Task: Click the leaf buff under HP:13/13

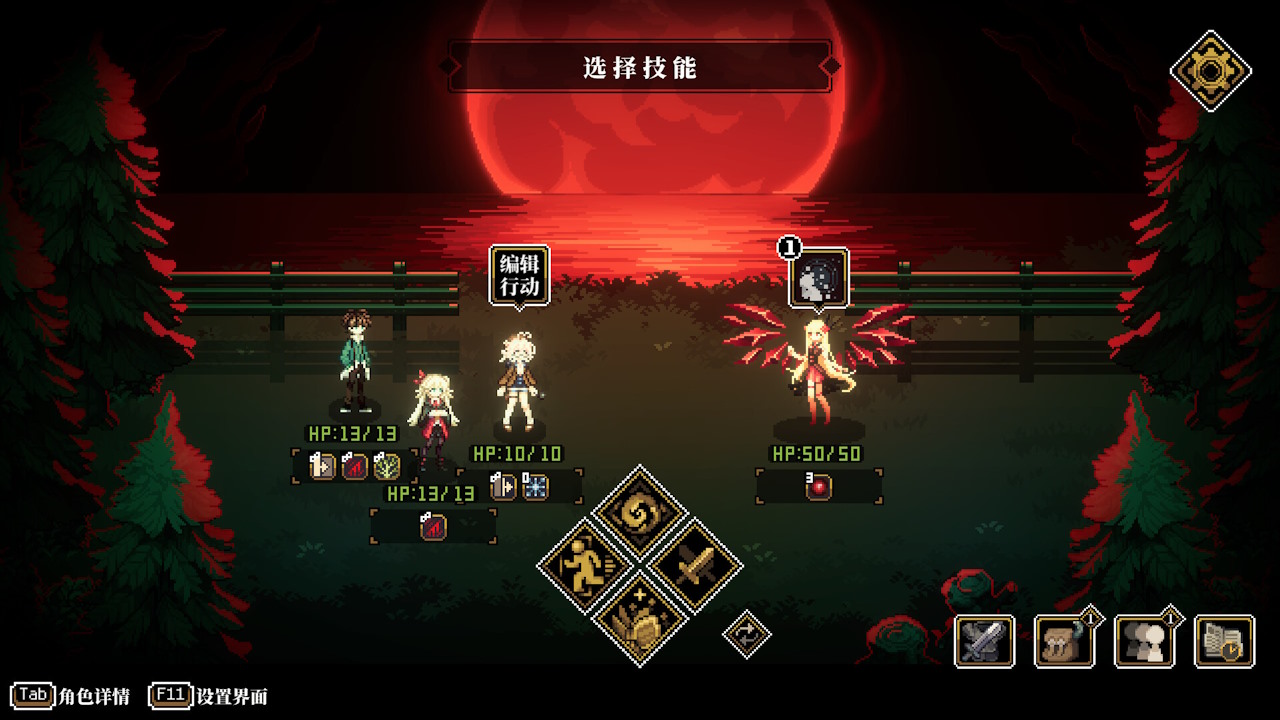Action: tap(385, 466)
